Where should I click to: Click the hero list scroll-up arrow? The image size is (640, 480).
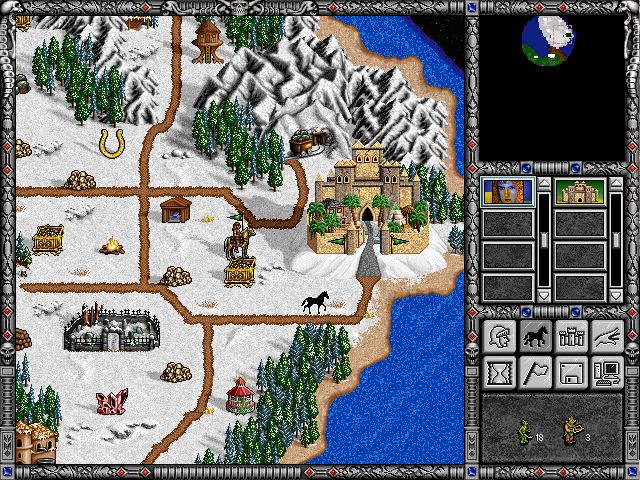(543, 184)
